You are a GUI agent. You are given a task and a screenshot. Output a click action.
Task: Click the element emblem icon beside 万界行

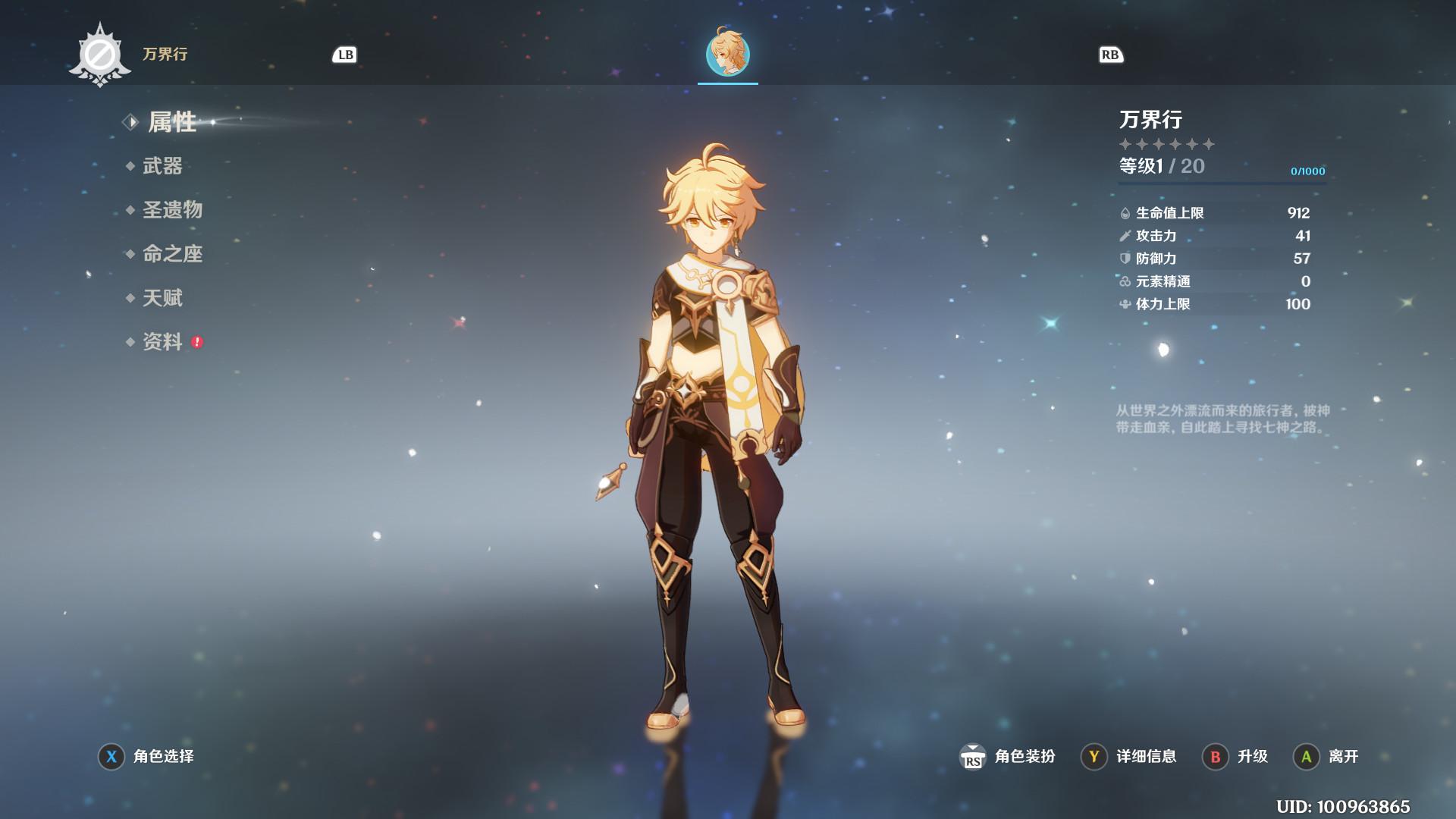99,55
